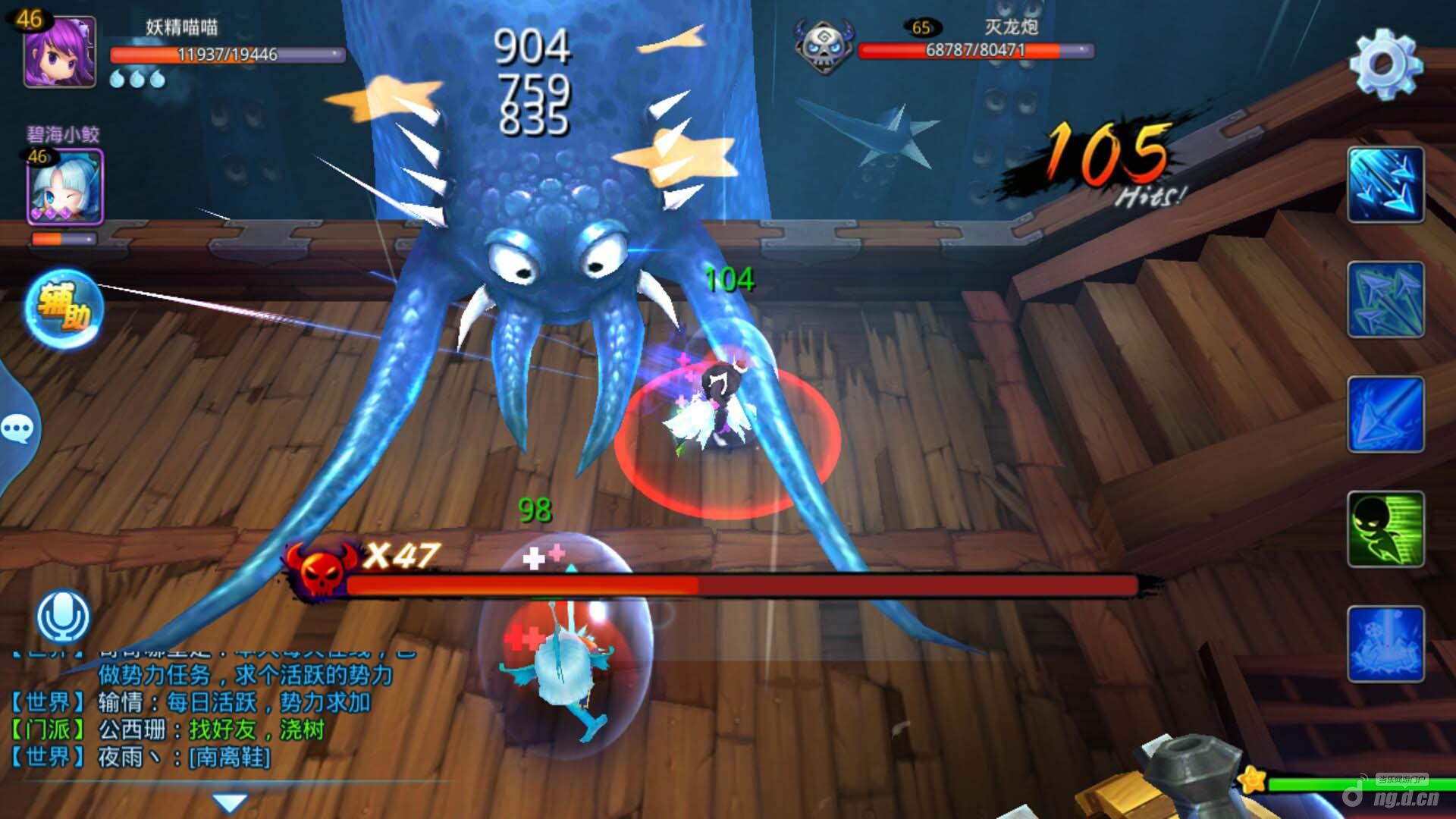Use the triple scattered arrows skill

[1385, 300]
